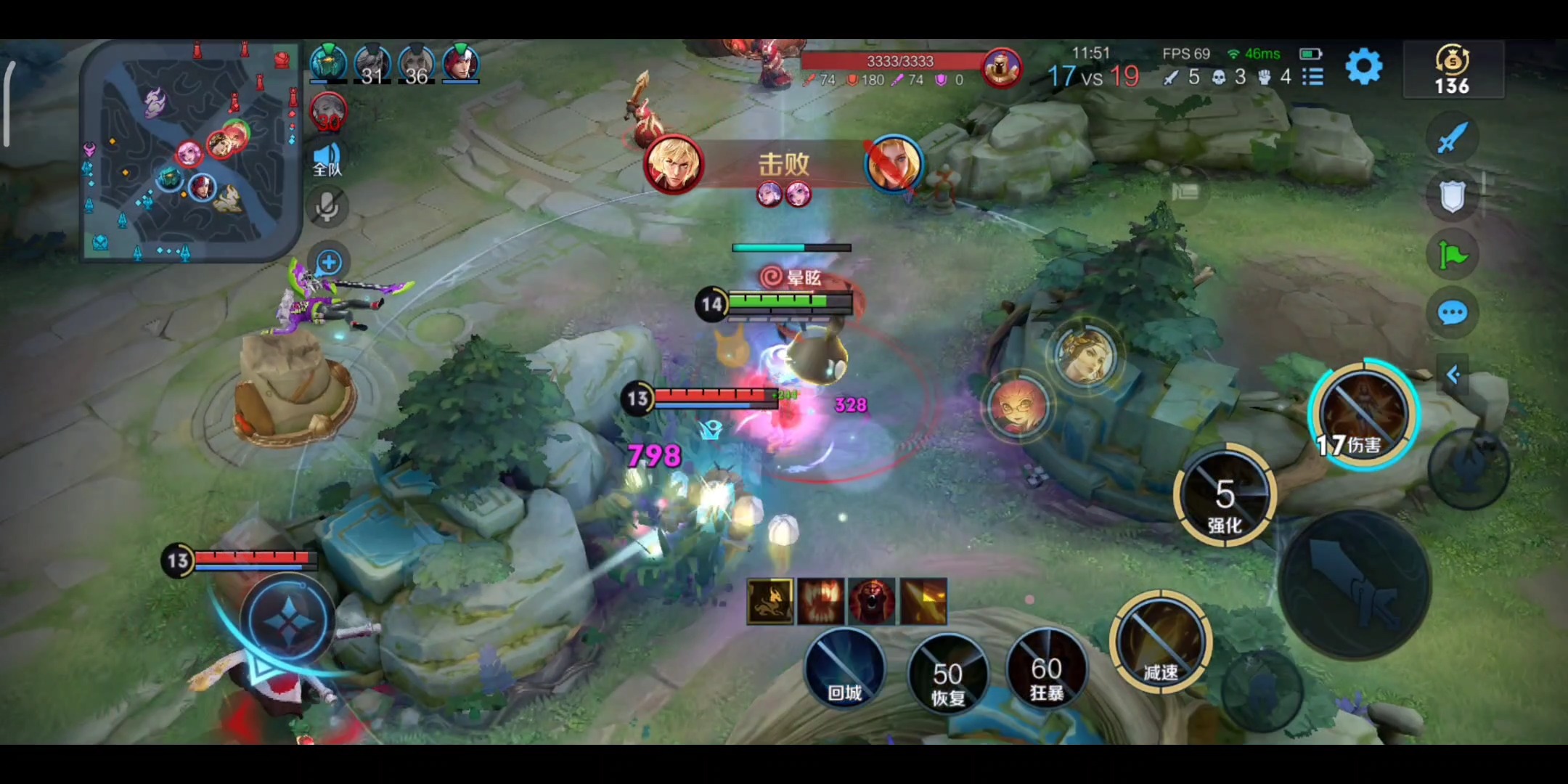Send the shield defend signal
Viewport: 1568px width, 784px height.
pos(1453,195)
